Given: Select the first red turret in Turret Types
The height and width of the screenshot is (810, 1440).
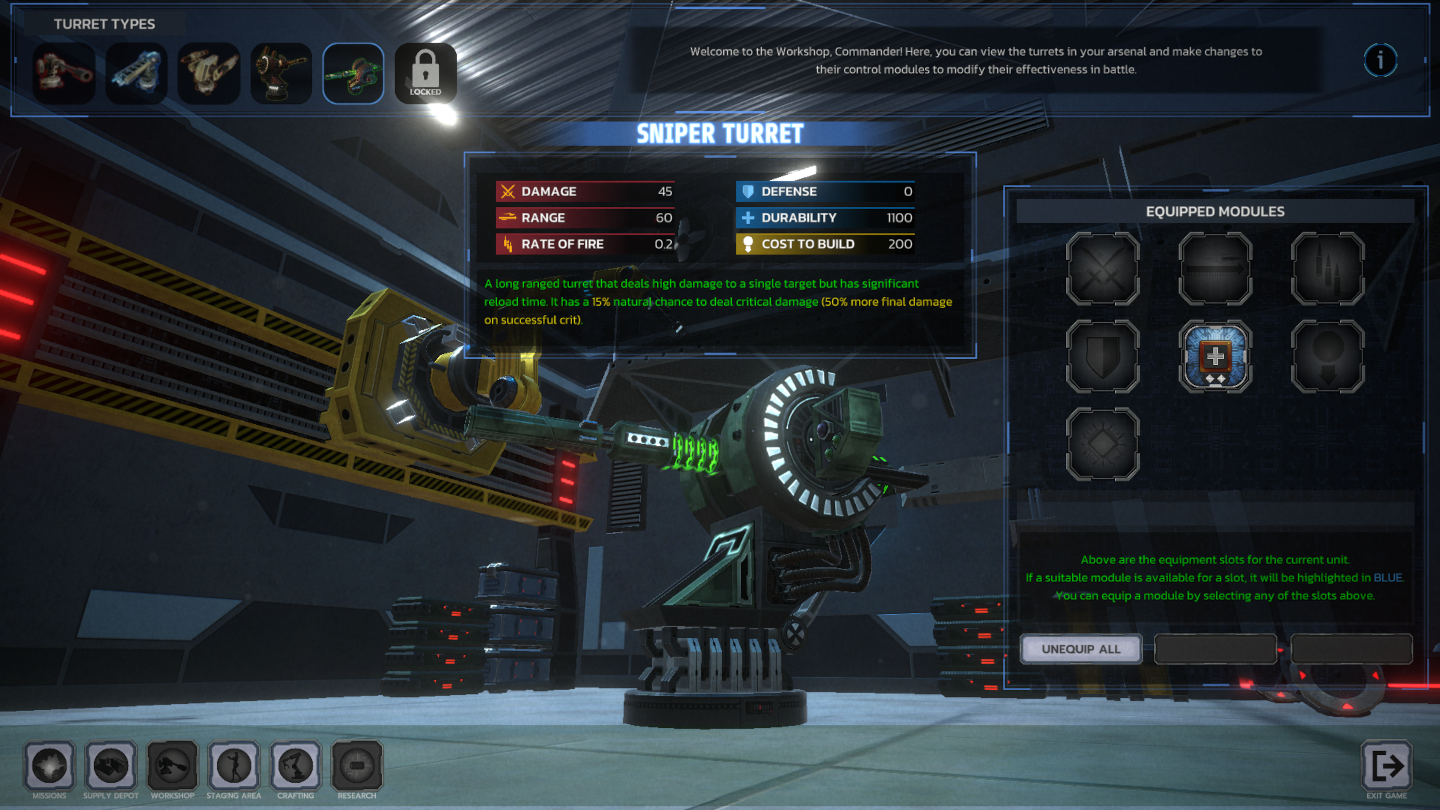Looking at the screenshot, I should point(64,72).
